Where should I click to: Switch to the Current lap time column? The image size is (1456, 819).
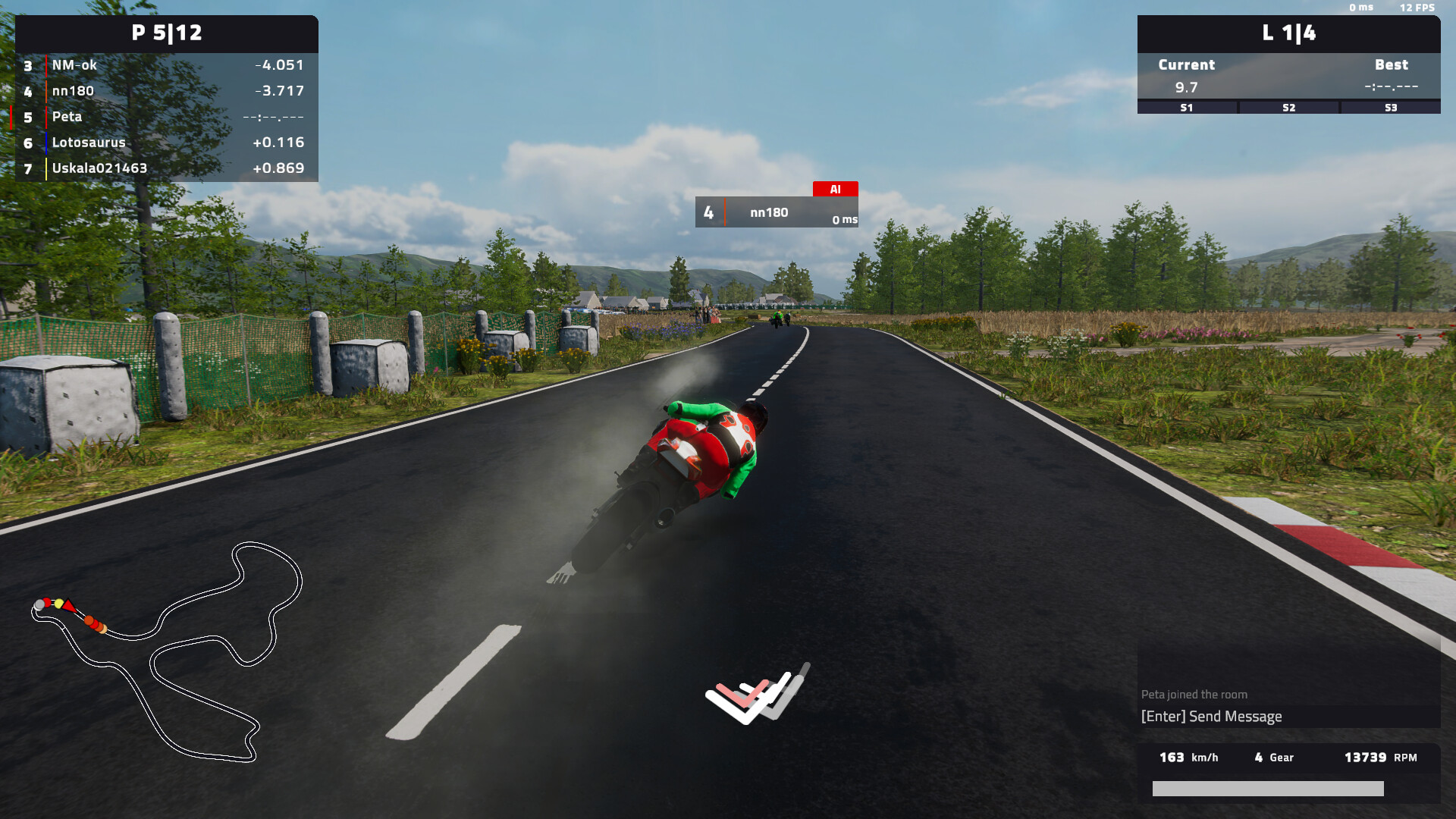pos(1185,65)
